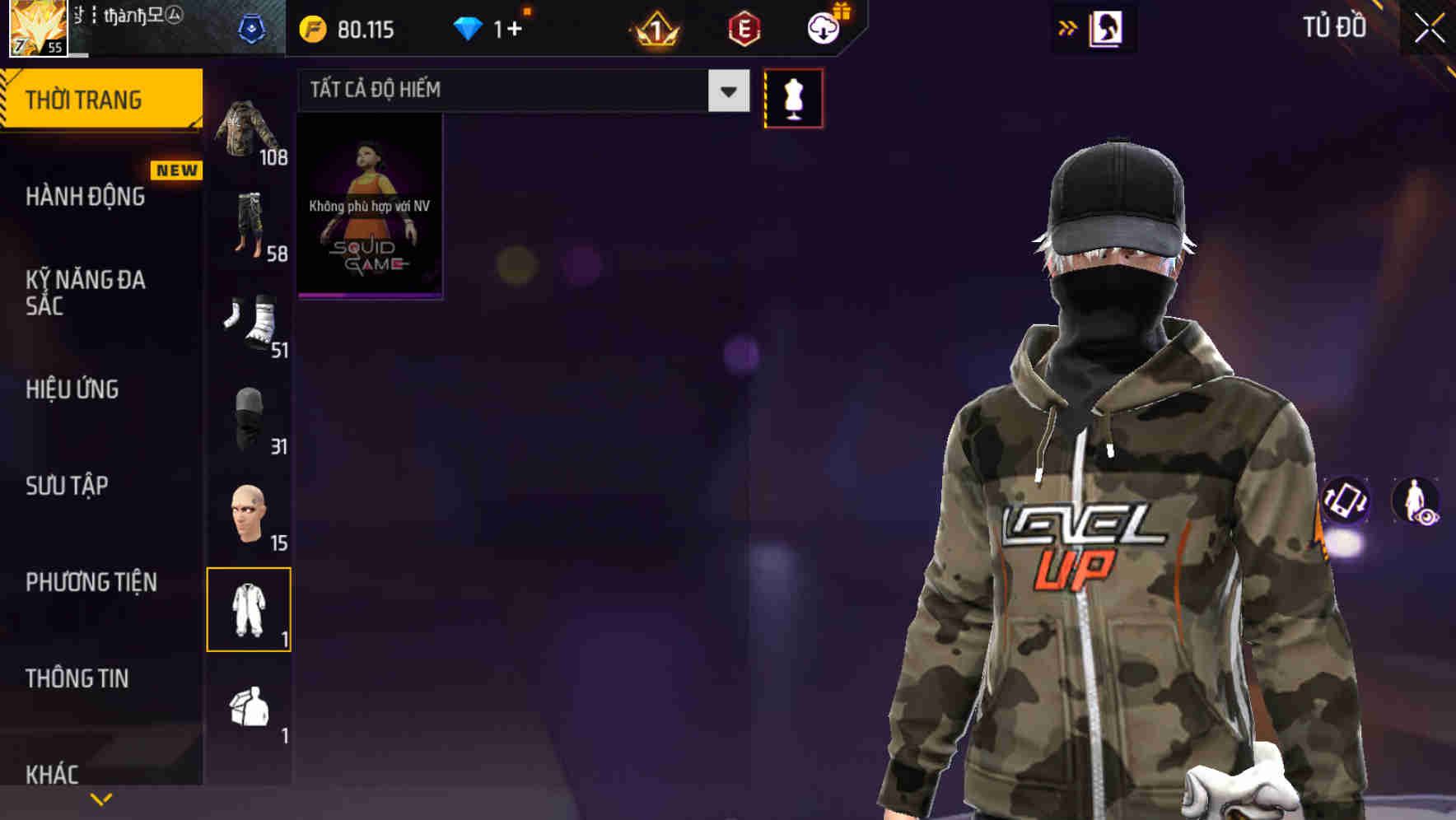Expand the double-arrow panel near top right
Viewport: 1456px width, 820px height.
pos(1068,27)
